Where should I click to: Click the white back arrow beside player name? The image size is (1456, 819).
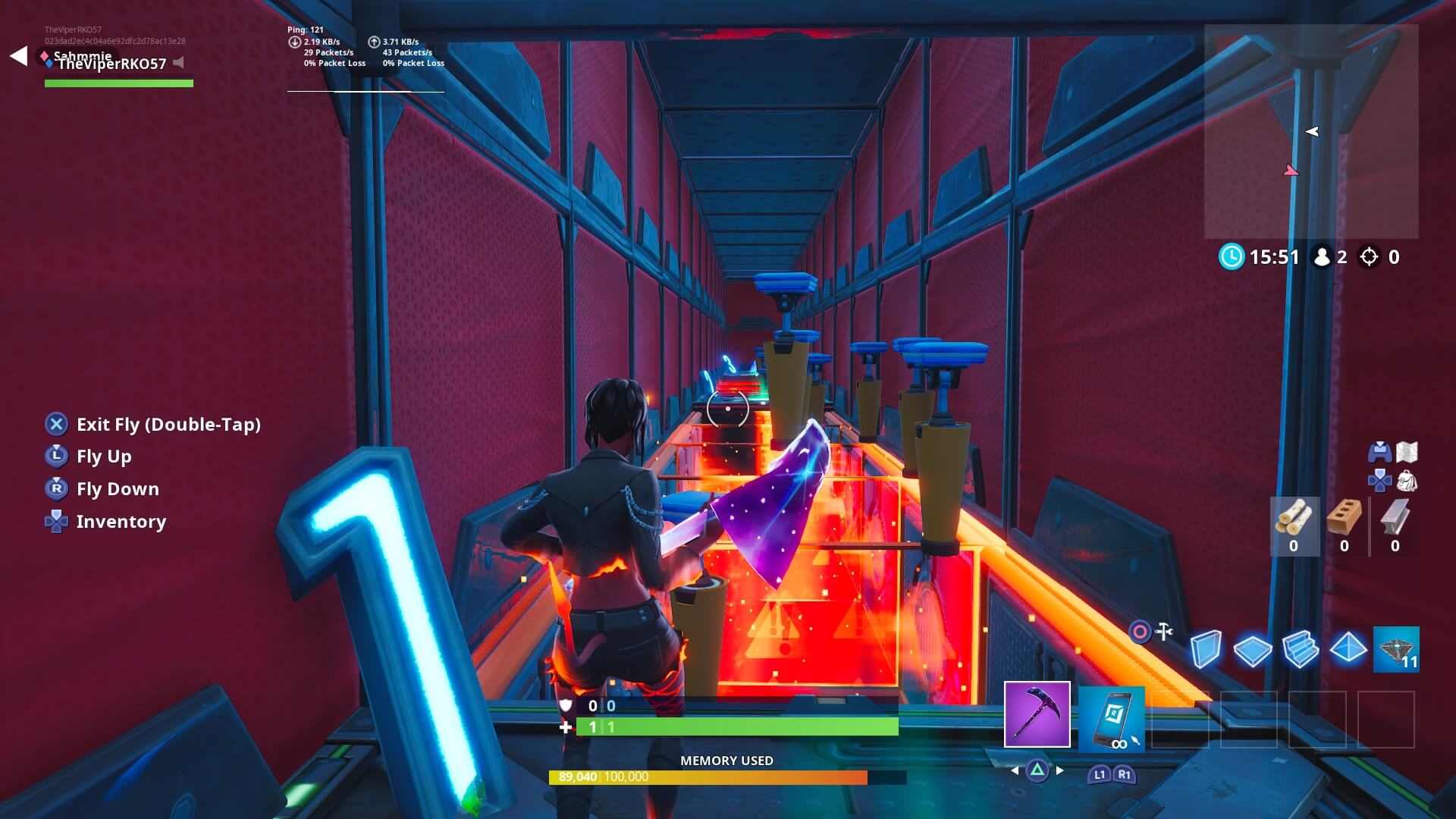pos(19,55)
